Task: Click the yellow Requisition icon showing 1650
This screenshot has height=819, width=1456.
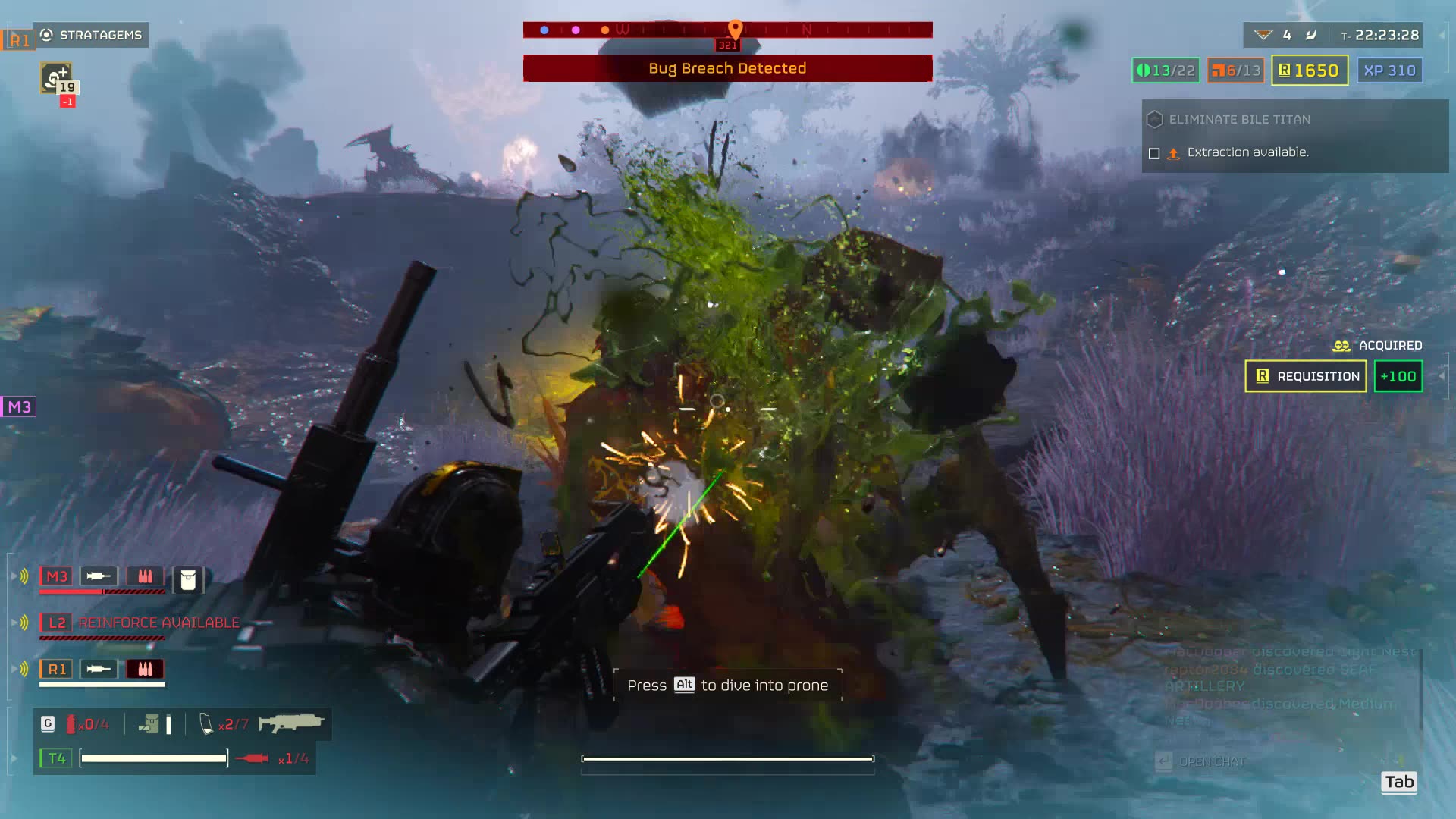Action: pyautogui.click(x=1283, y=70)
